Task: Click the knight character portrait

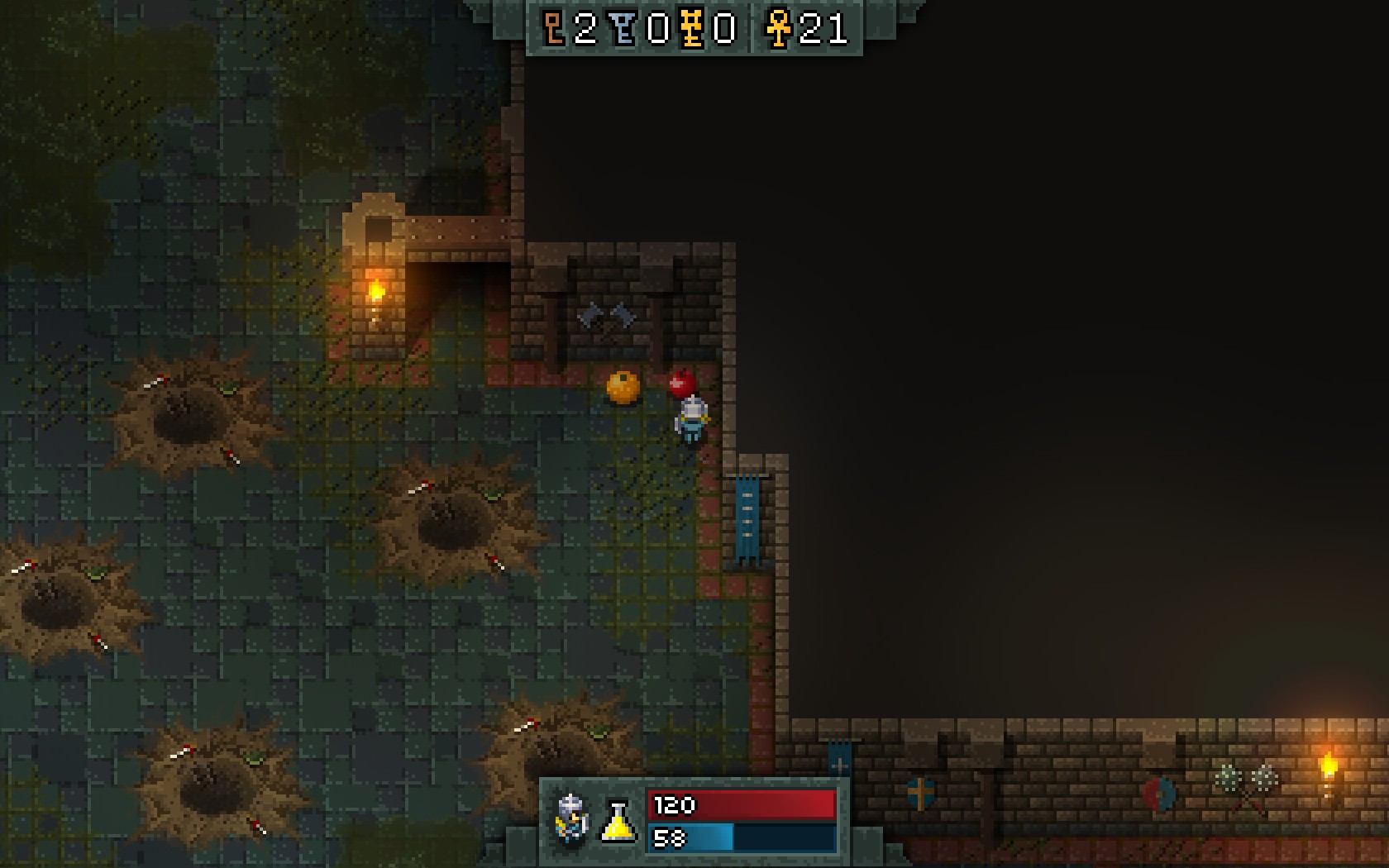Action: pos(571,818)
